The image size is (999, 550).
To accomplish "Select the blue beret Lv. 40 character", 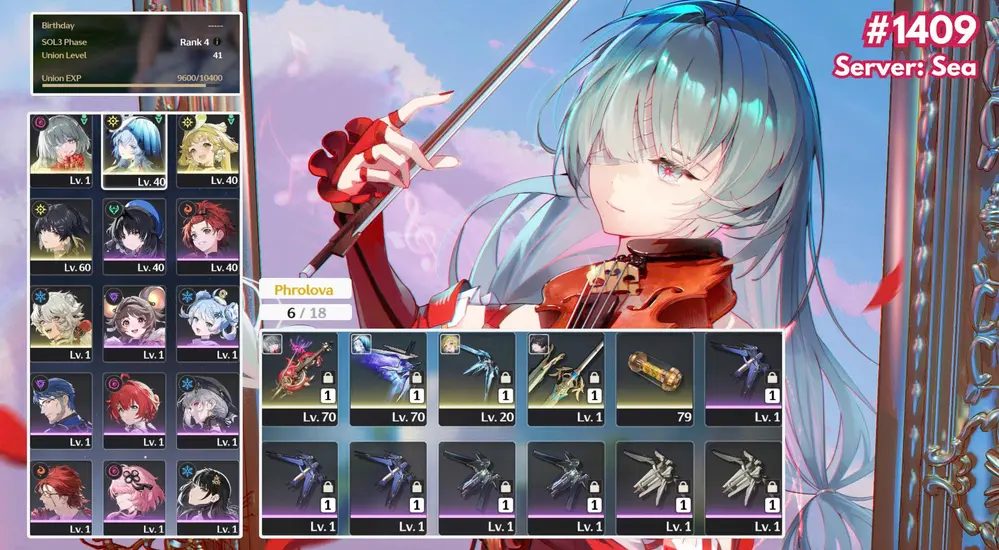I will [x=134, y=236].
